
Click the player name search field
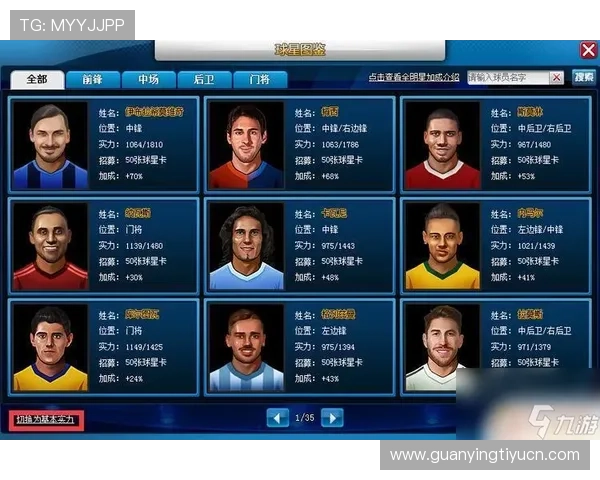tap(514, 77)
